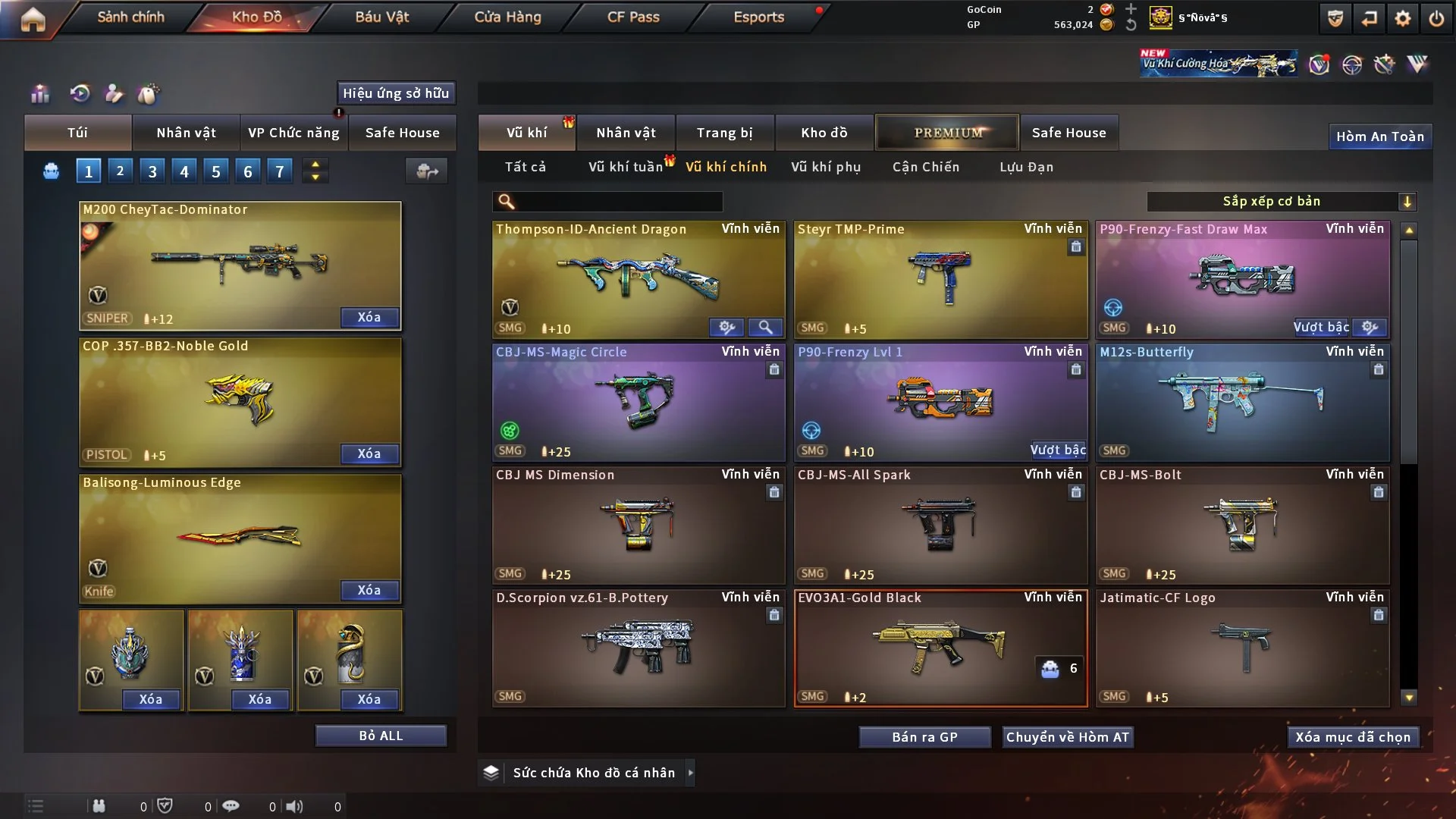This screenshot has width=1456, height=819.
Task: Show the Cận Chiến category
Action: (x=925, y=167)
